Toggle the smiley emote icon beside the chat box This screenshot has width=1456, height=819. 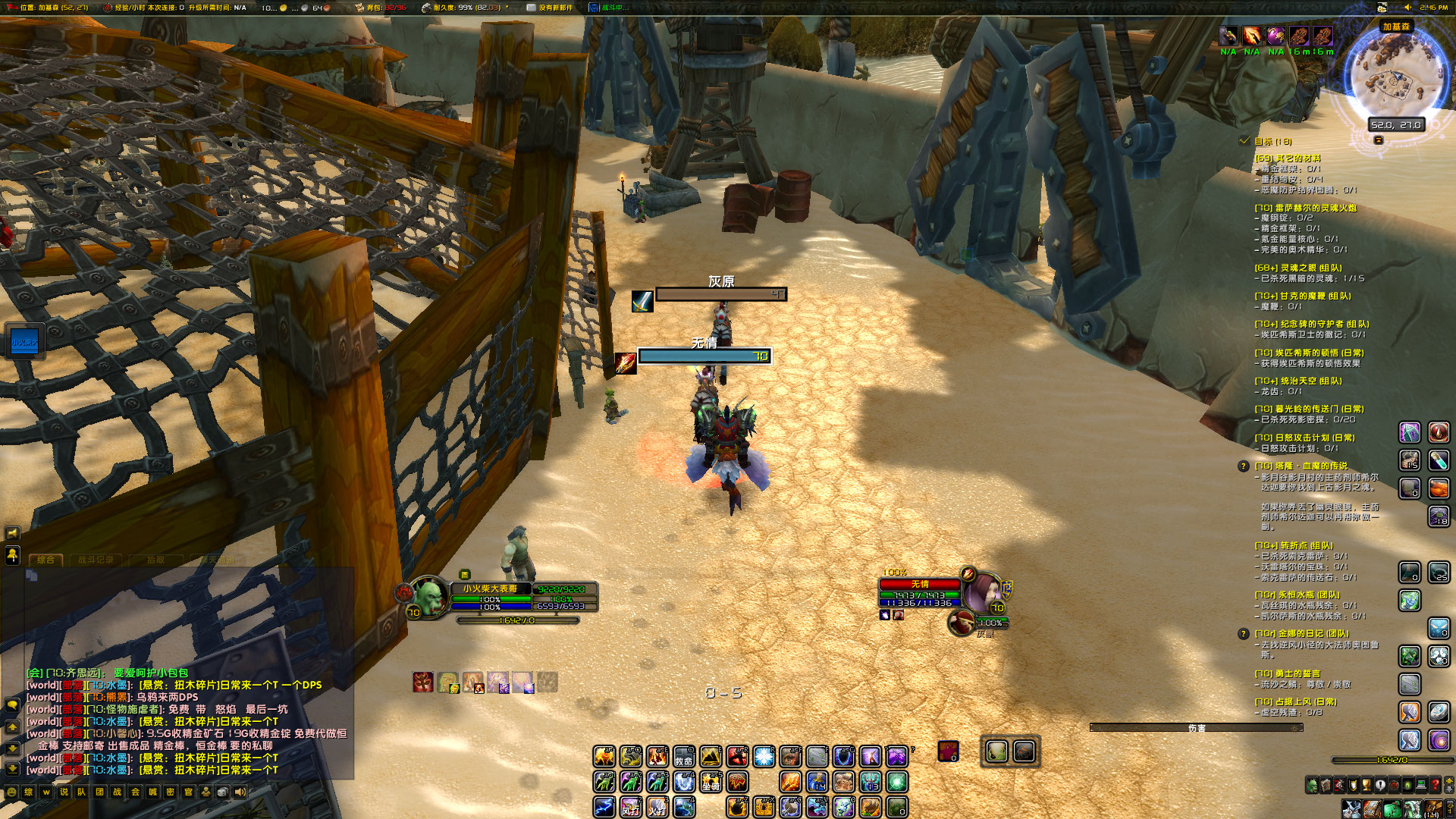11,792
